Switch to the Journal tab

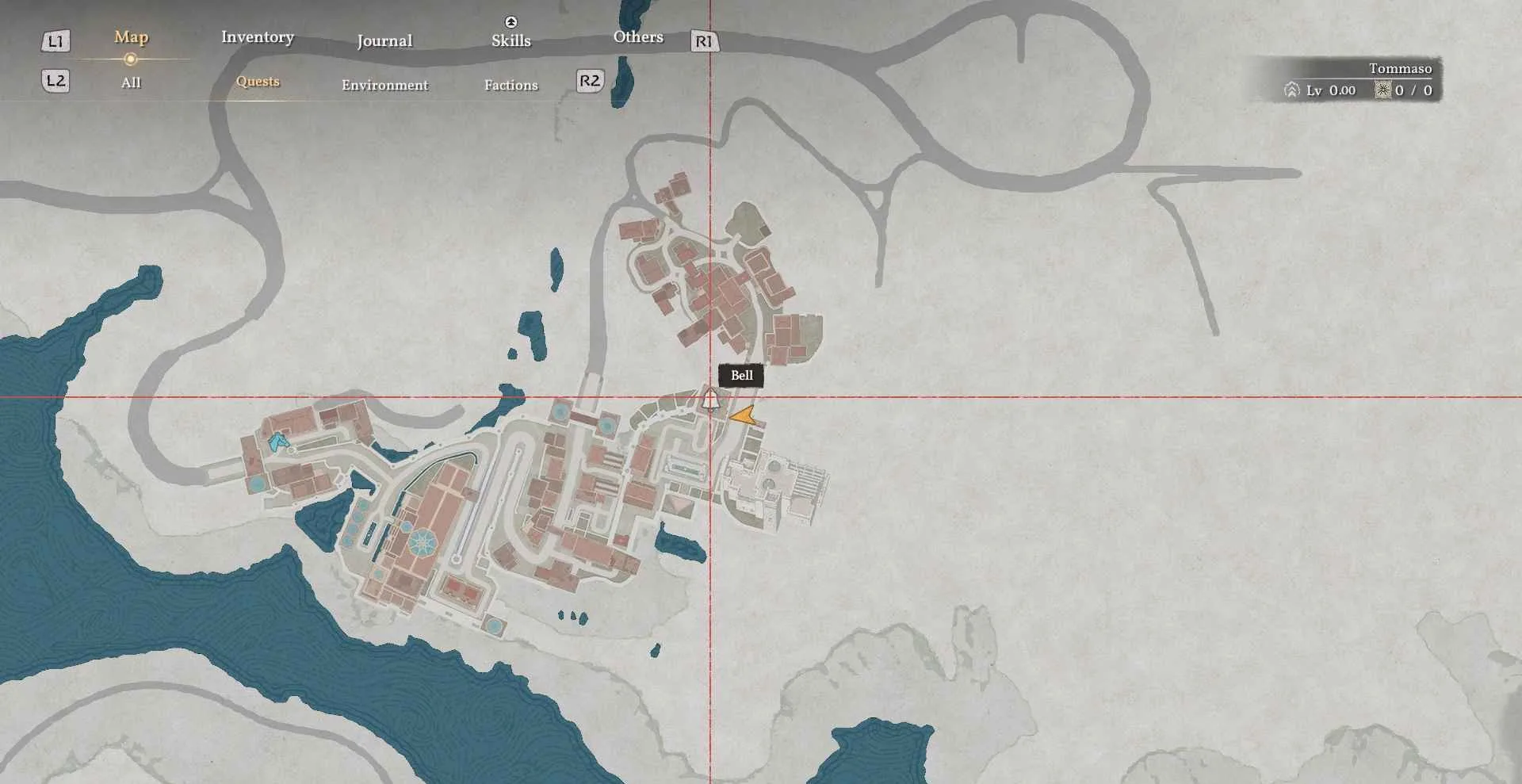(x=385, y=40)
